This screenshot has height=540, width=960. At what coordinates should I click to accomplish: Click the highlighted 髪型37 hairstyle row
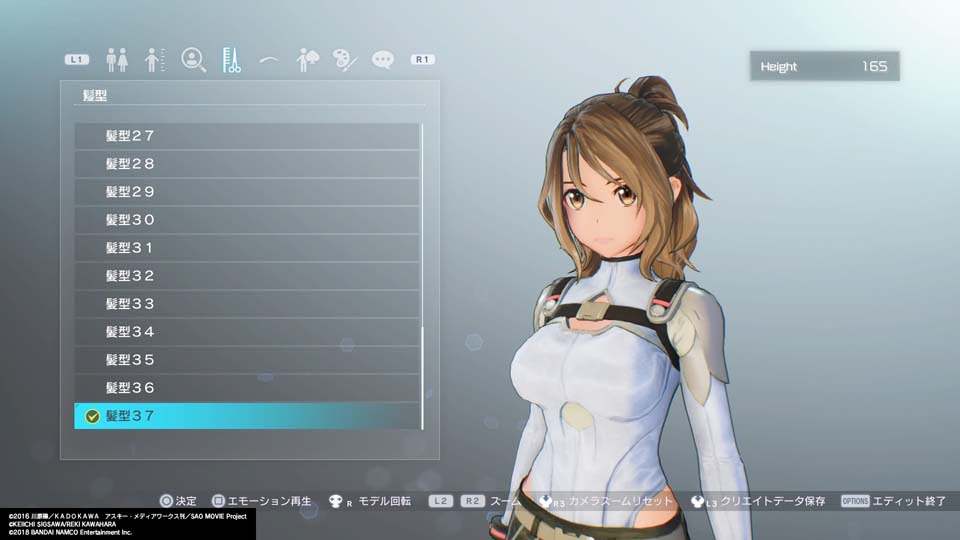[247, 416]
